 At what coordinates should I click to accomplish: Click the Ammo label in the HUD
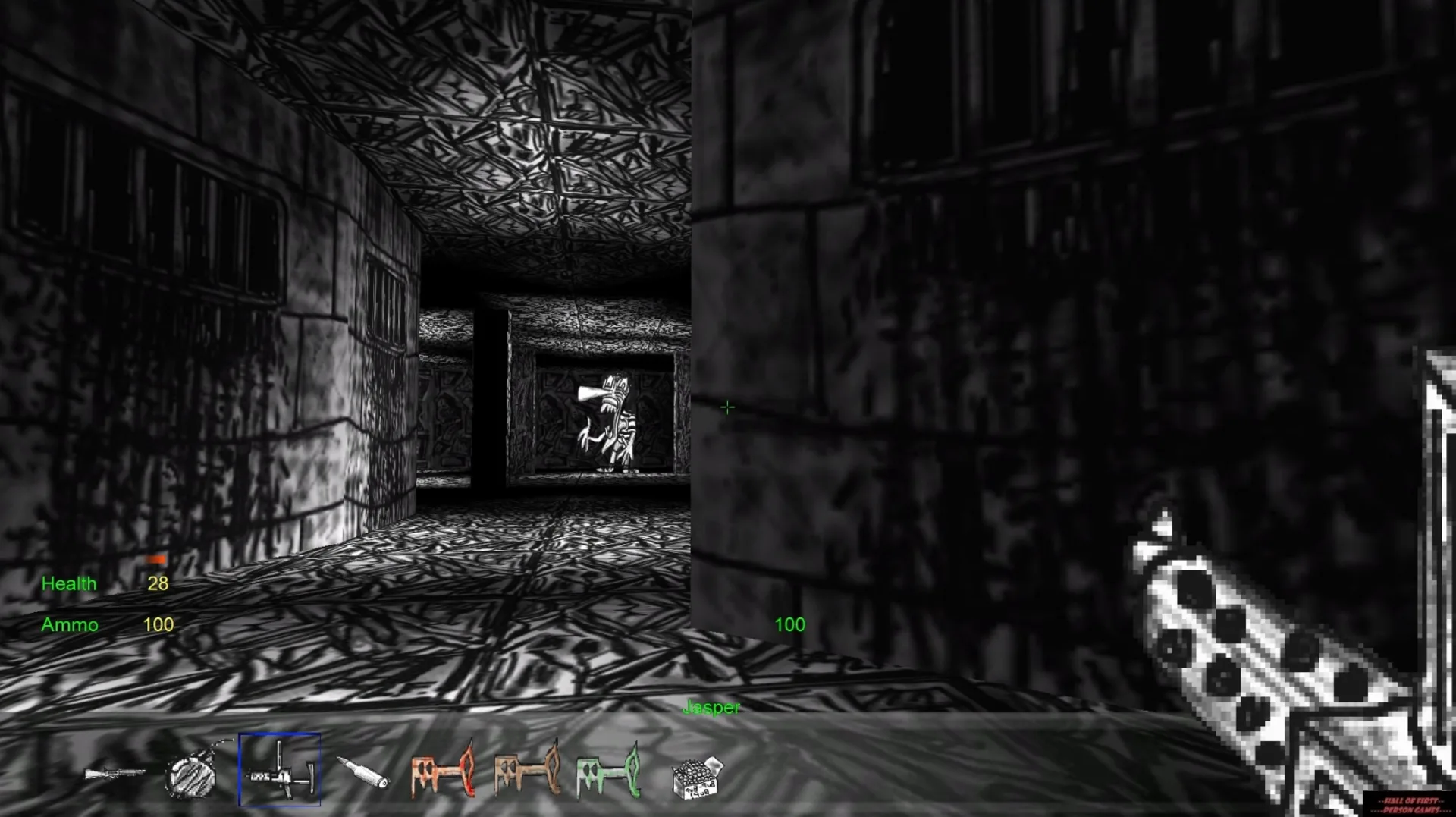coord(70,625)
